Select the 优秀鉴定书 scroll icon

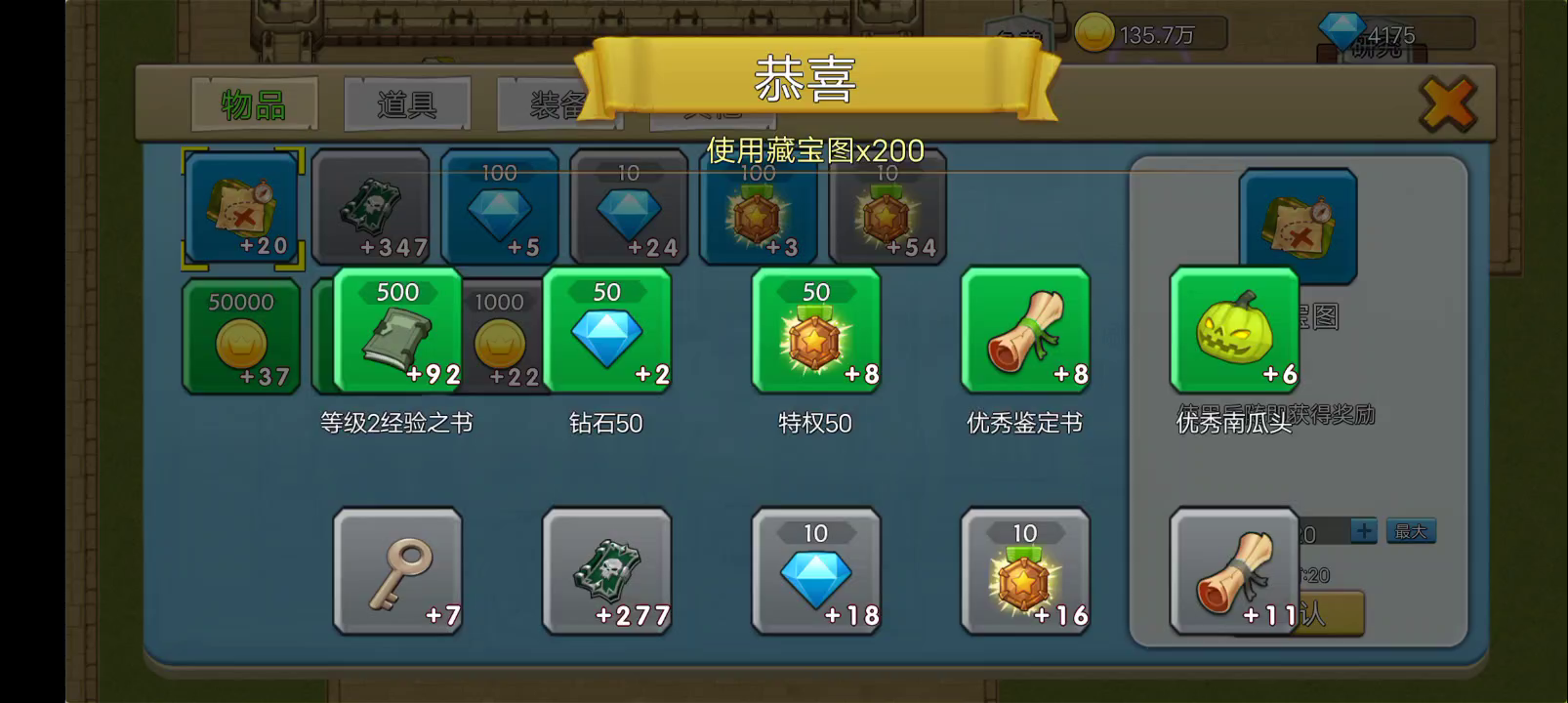1023,332
